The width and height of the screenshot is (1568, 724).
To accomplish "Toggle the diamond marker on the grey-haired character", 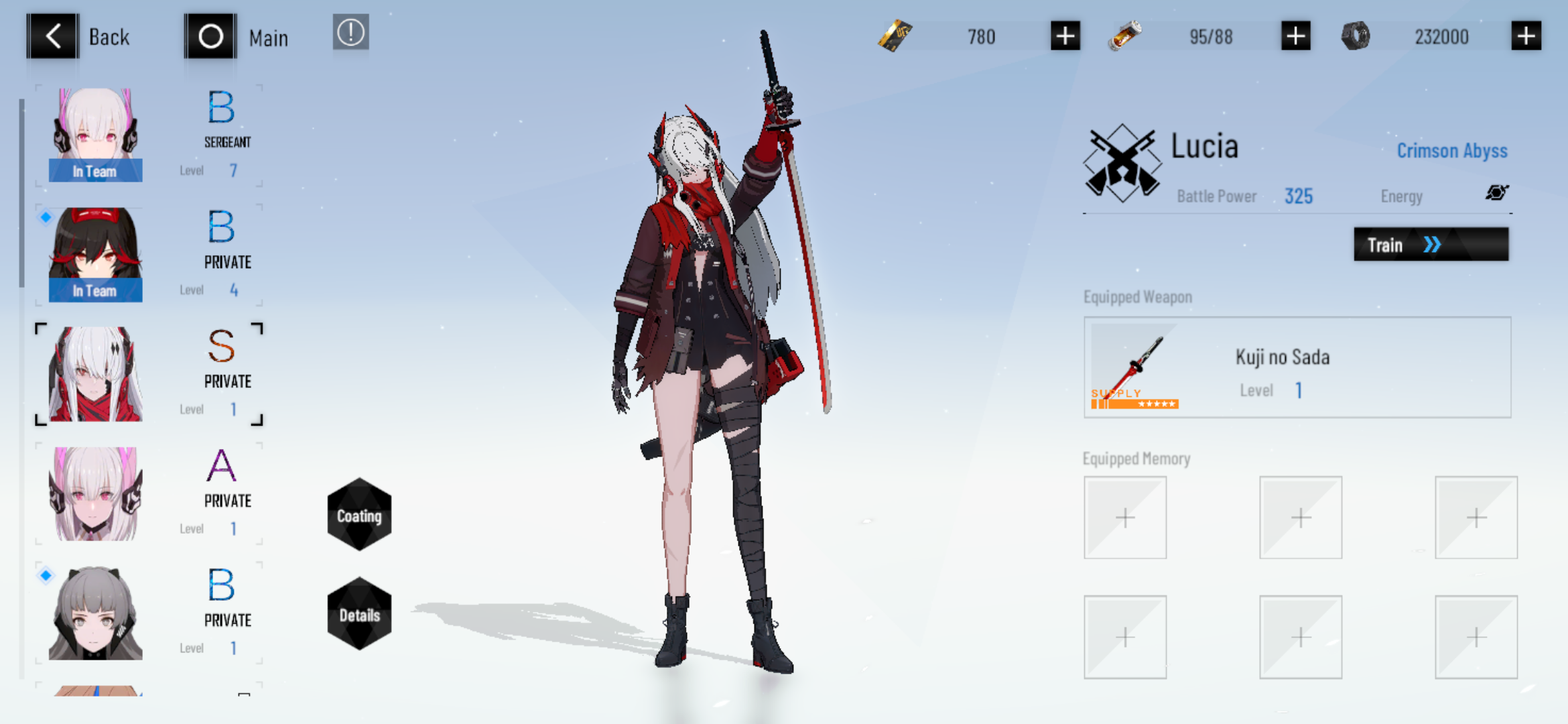I will [x=44, y=575].
